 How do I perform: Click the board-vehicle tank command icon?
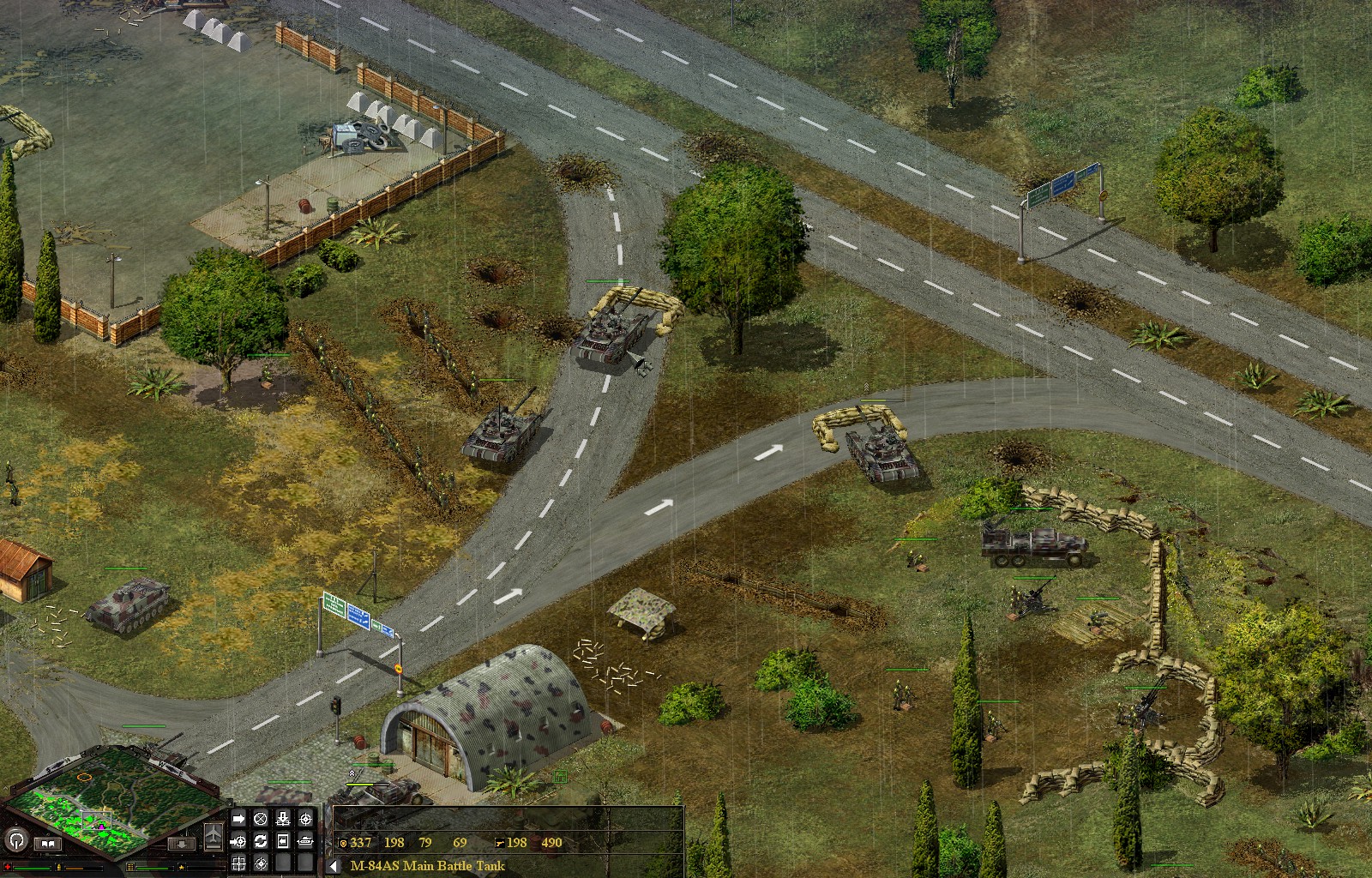(304, 841)
